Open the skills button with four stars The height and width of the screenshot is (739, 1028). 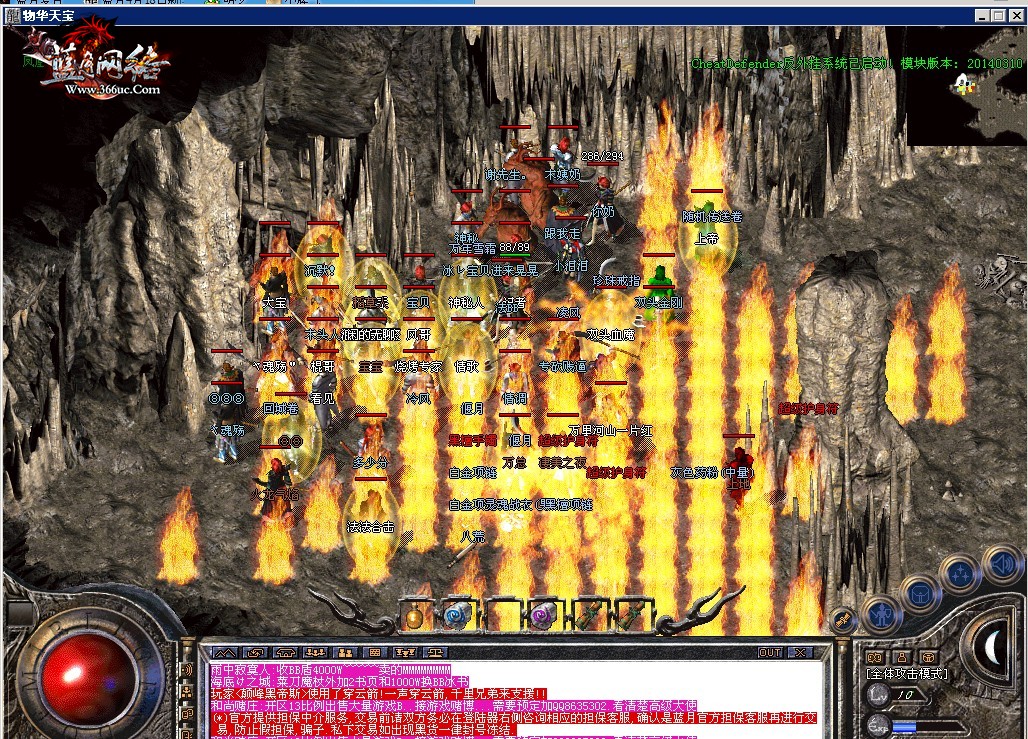(960, 574)
